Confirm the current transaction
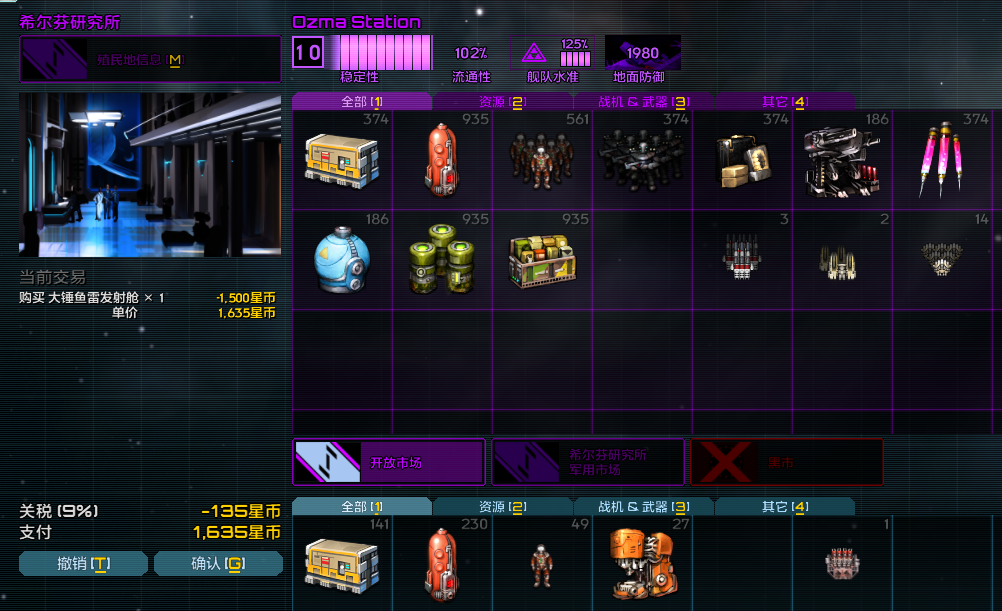Viewport: 1002px width, 611px height. coord(218,564)
